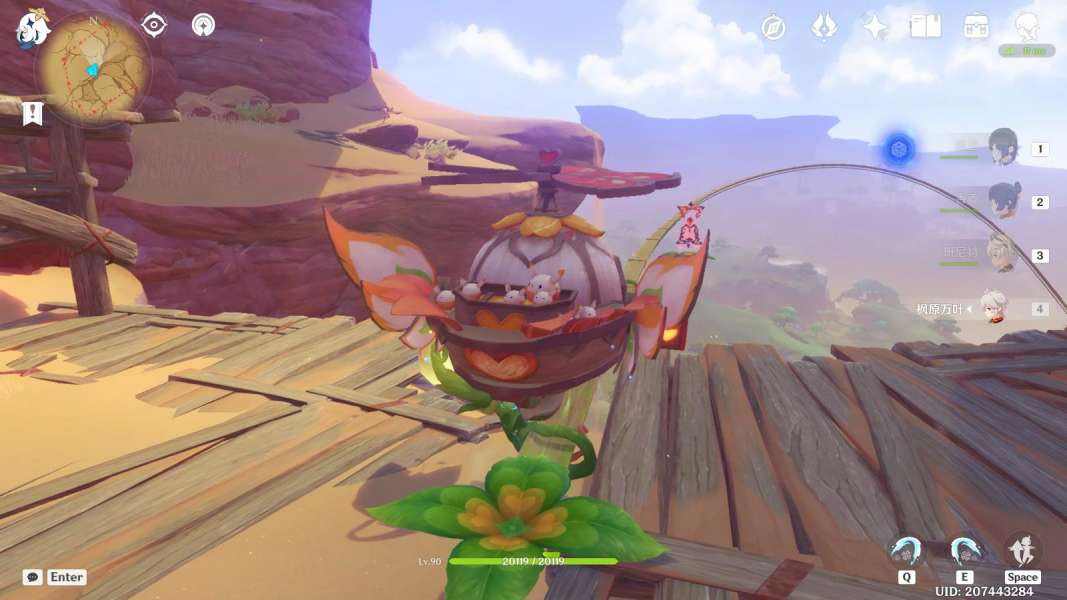
Task: Switch to party member slot 3
Action: 1002,254
